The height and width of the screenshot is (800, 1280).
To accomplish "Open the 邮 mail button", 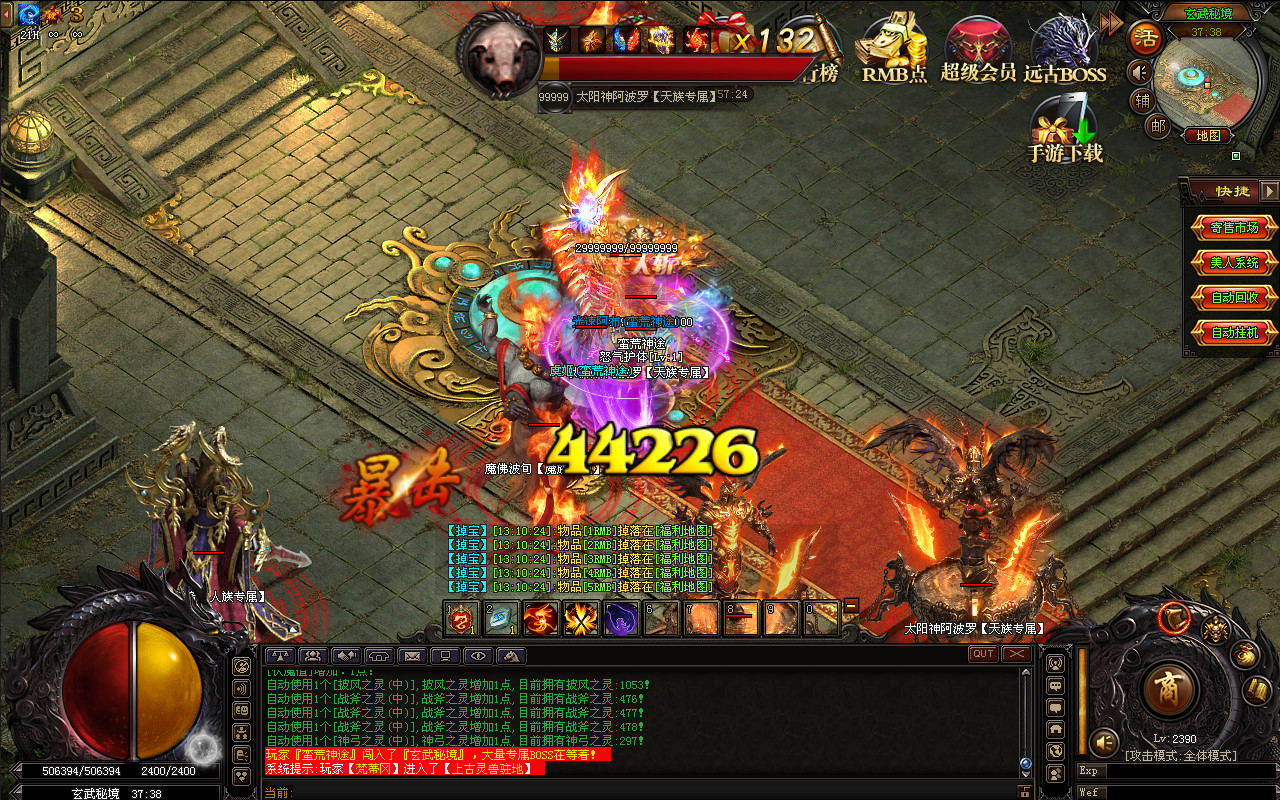I will point(1157,125).
